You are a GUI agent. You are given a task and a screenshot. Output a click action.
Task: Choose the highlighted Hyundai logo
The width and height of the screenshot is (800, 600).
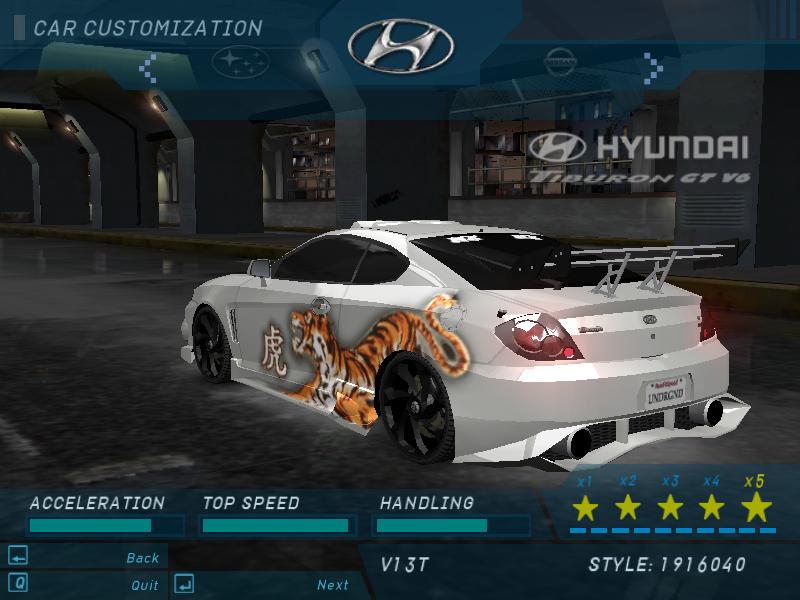pyautogui.click(x=400, y=44)
